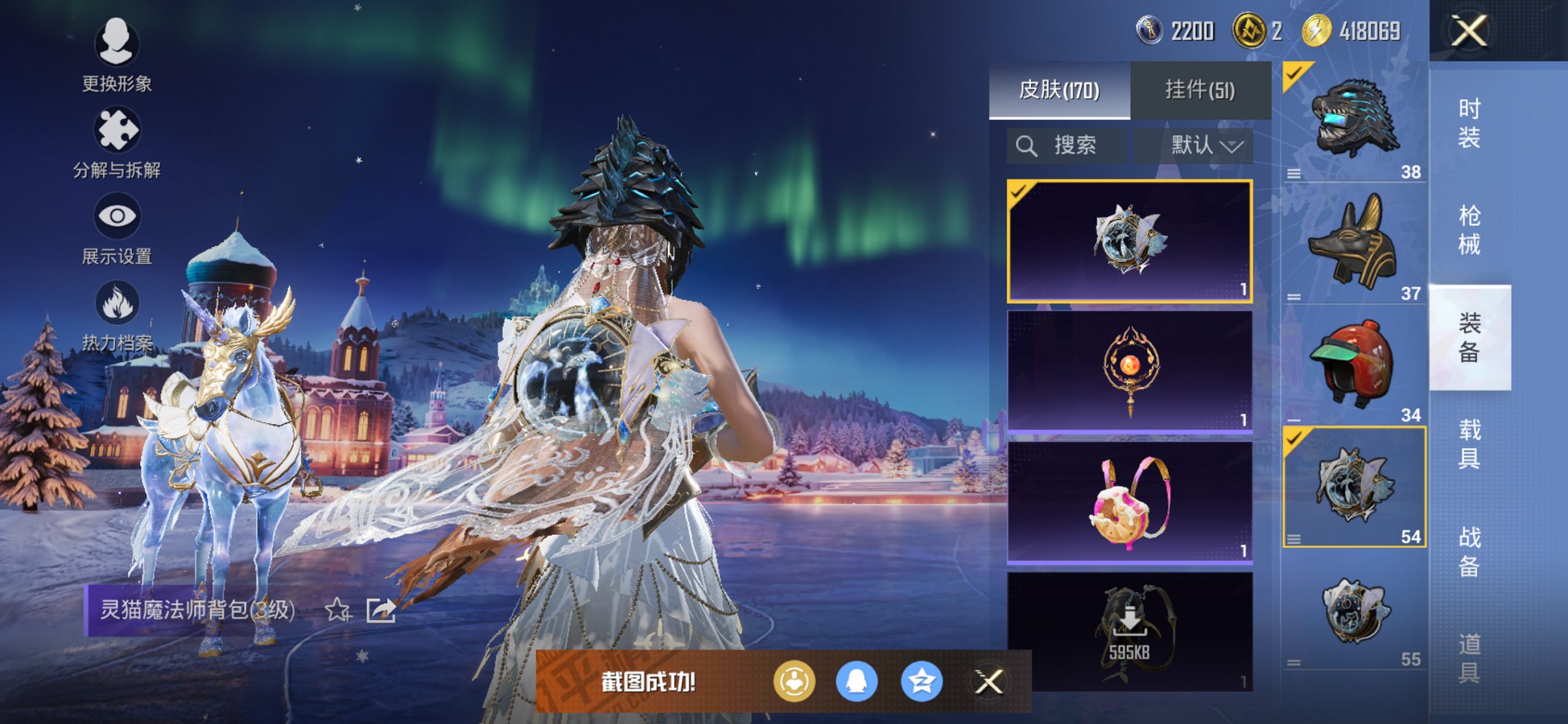Open 展示设置 display settings
This screenshot has width=1568, height=724.
point(117,229)
